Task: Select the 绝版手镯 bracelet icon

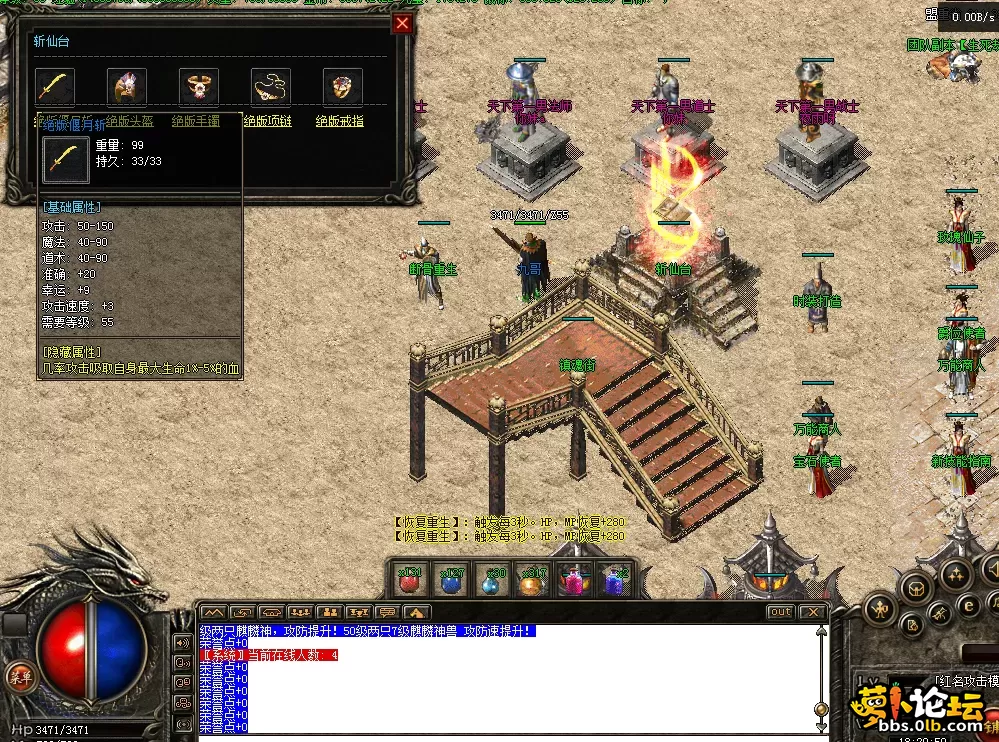Action: pyautogui.click(x=199, y=87)
